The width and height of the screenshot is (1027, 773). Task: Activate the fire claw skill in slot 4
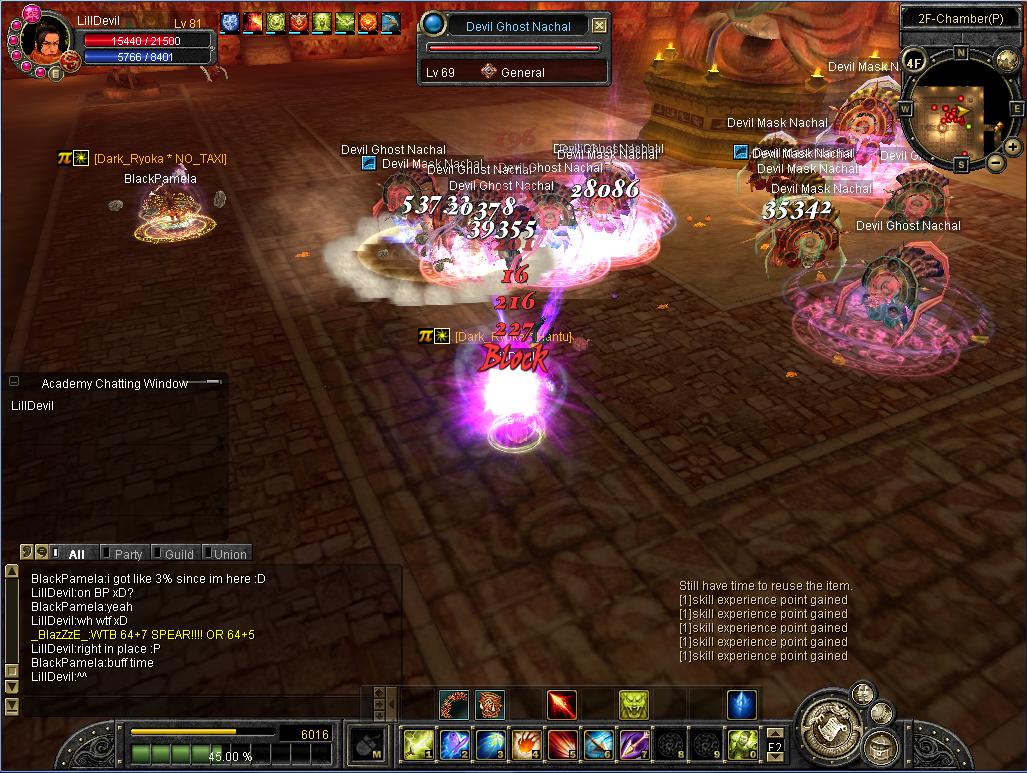pyautogui.click(x=526, y=744)
